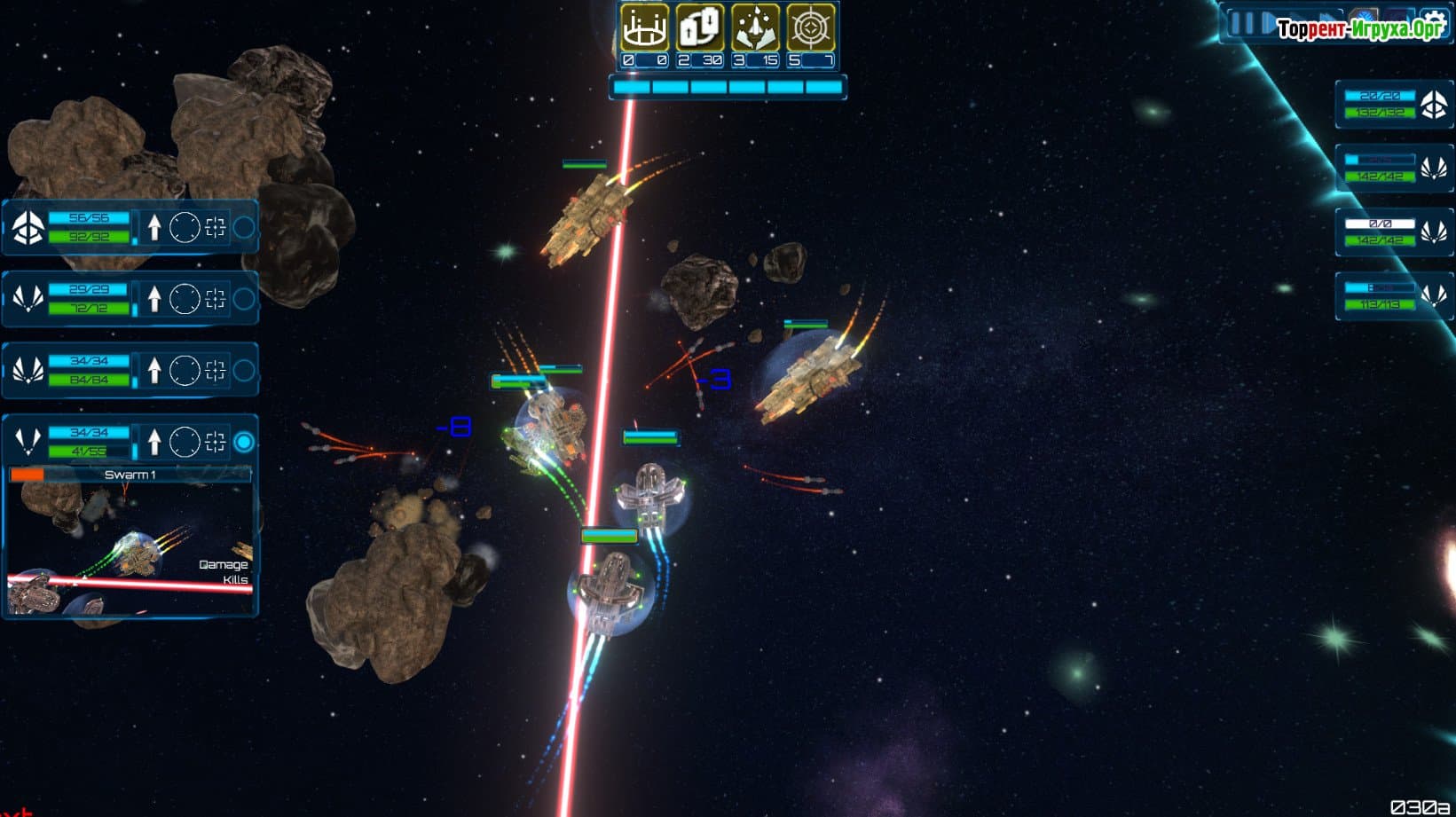Click the targeting reticle for the 84/84 squad
1456x817 pixels.
215,371
